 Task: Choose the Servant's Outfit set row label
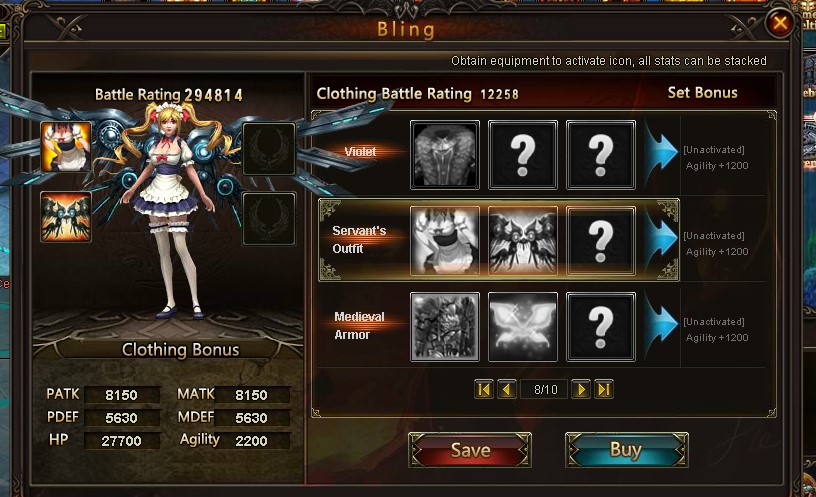coord(359,240)
